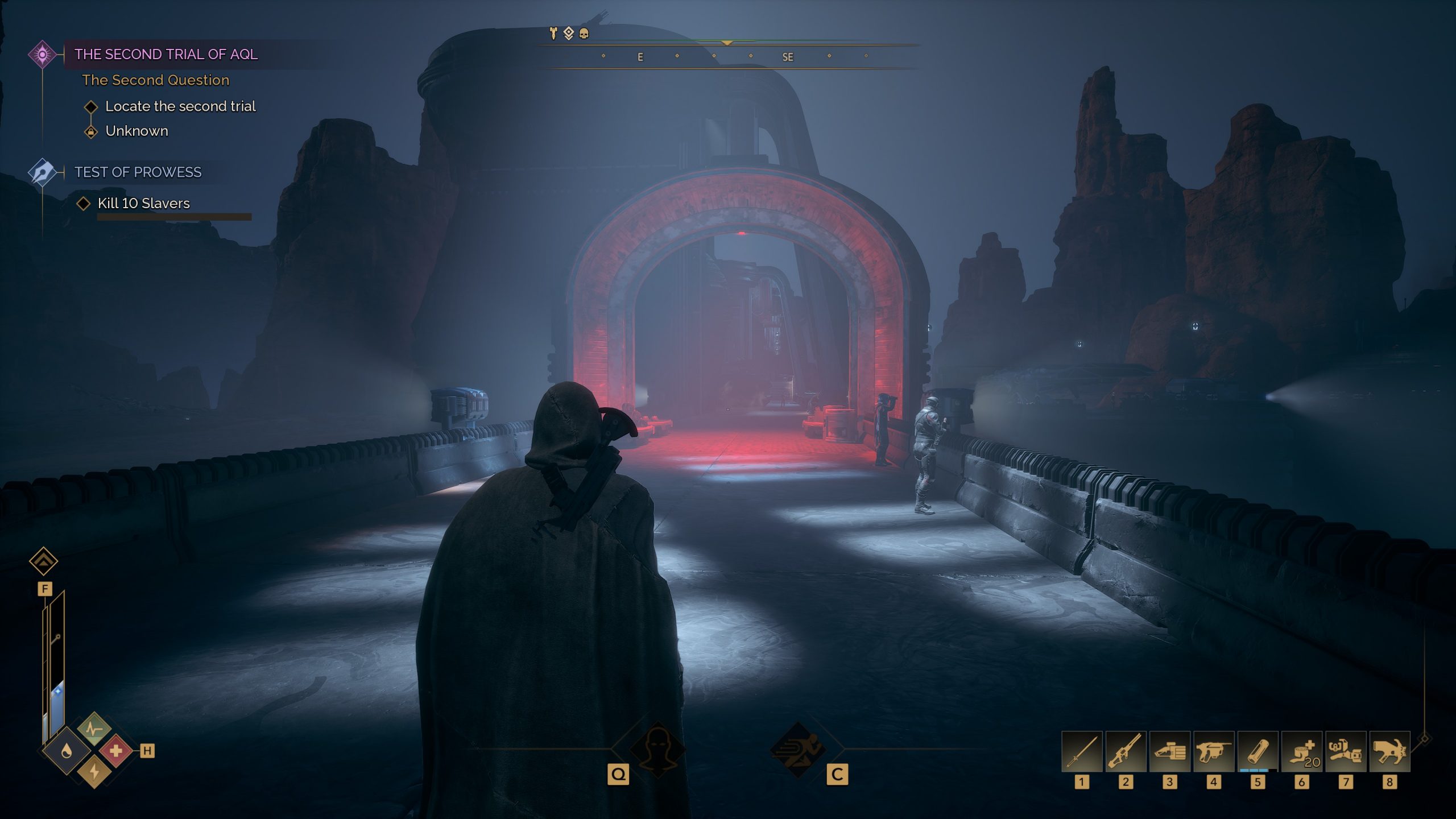Activate the red cross healing icon
Screen dimensions: 1456x819
tap(116, 751)
